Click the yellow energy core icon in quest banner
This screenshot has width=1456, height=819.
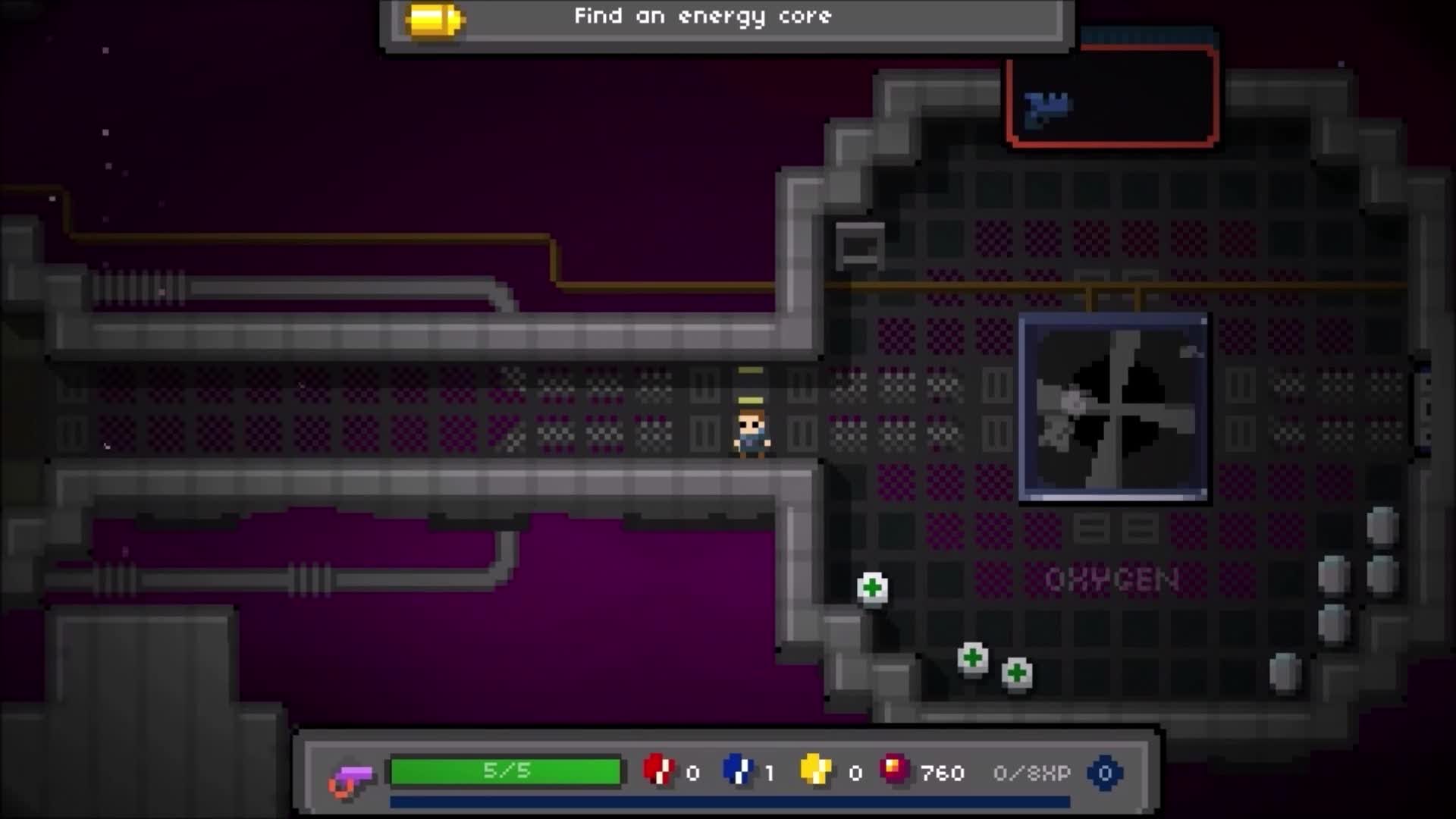[x=435, y=18]
